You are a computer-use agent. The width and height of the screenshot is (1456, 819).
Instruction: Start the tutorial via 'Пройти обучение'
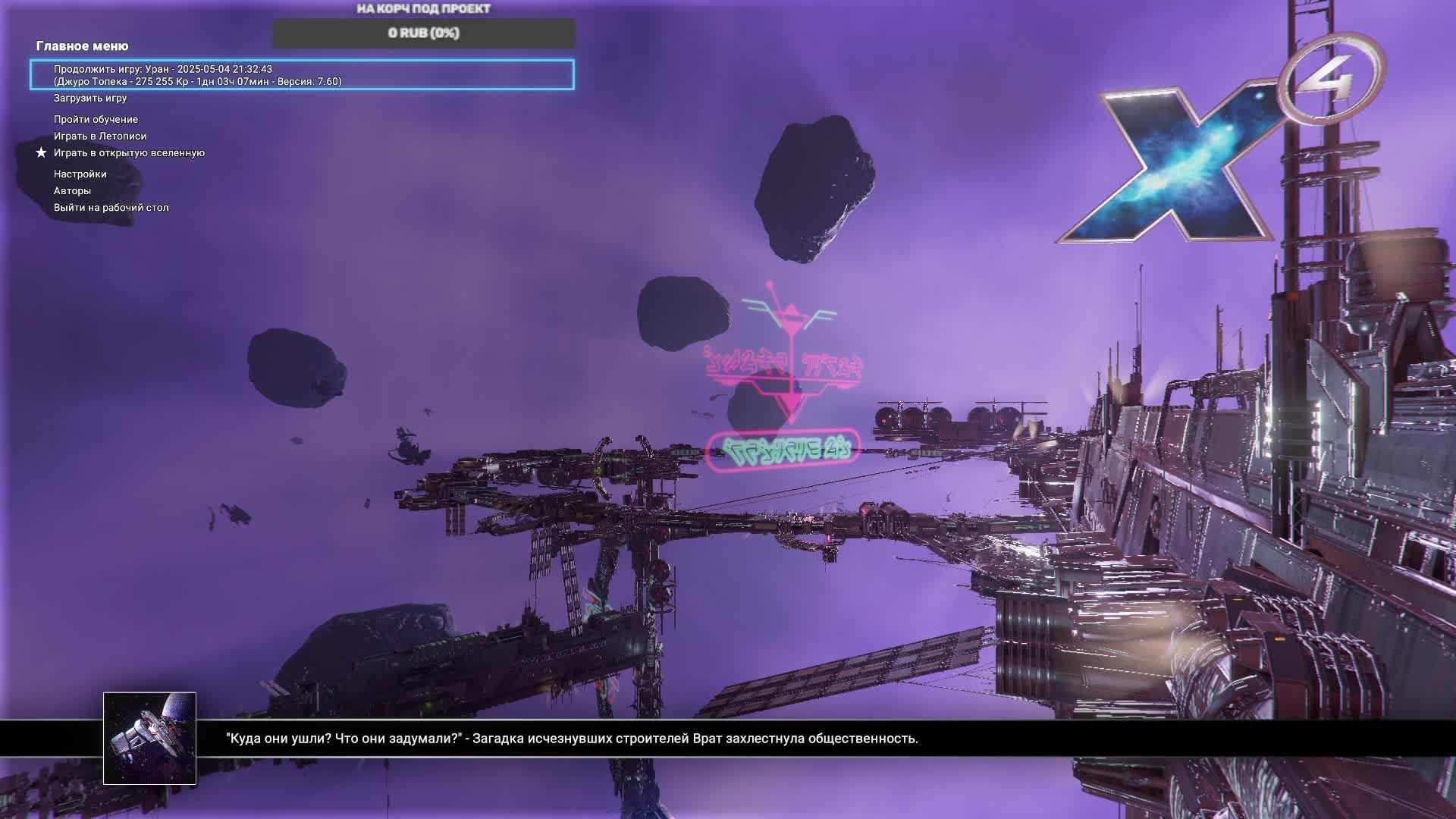click(96, 120)
